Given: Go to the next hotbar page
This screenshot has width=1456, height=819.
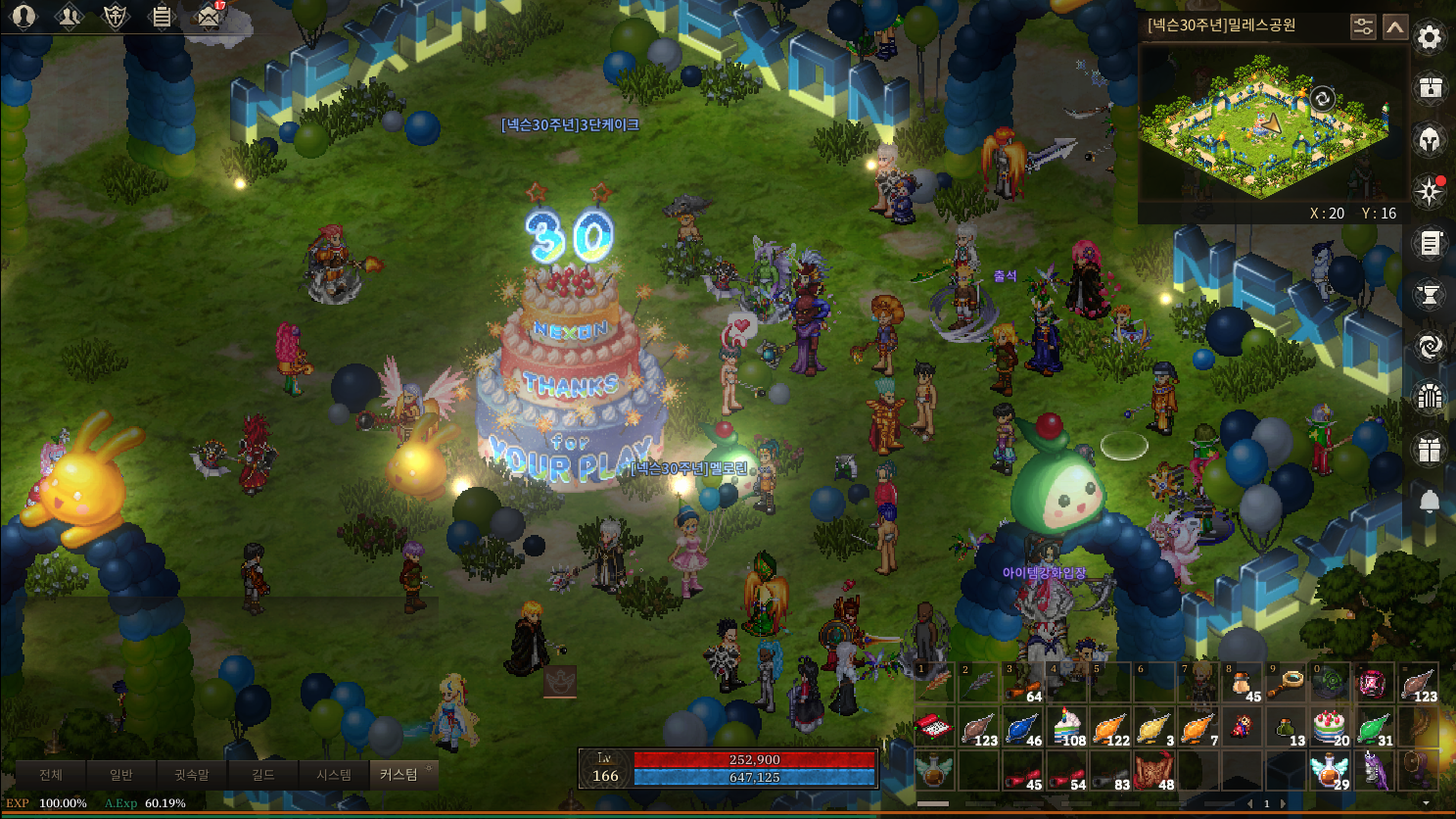Looking at the screenshot, I should 1283,803.
